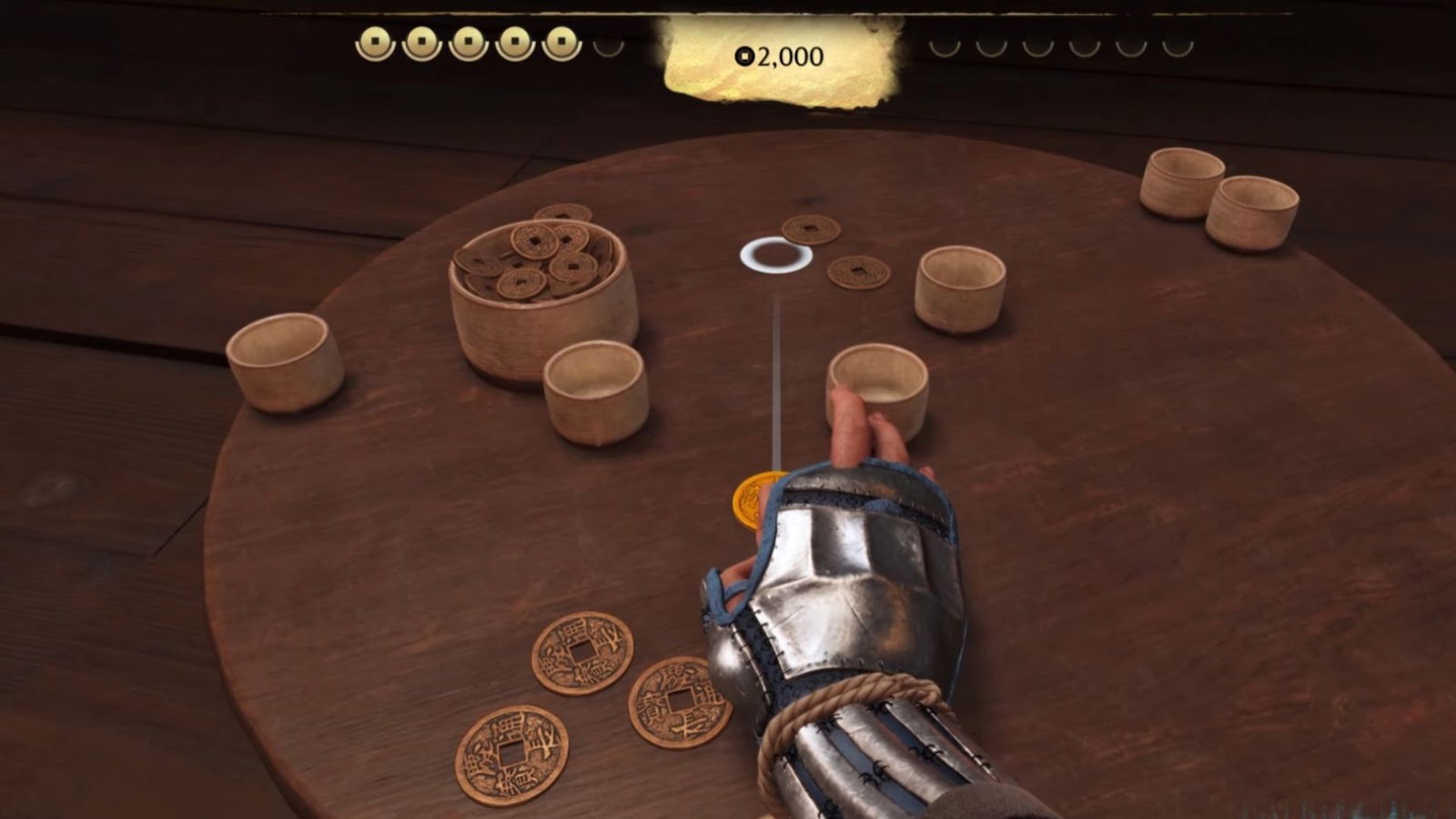Viewport: 1456px width, 819px height.
Task: Select the currency coin icon beside the score
Action: pyautogui.click(x=745, y=56)
